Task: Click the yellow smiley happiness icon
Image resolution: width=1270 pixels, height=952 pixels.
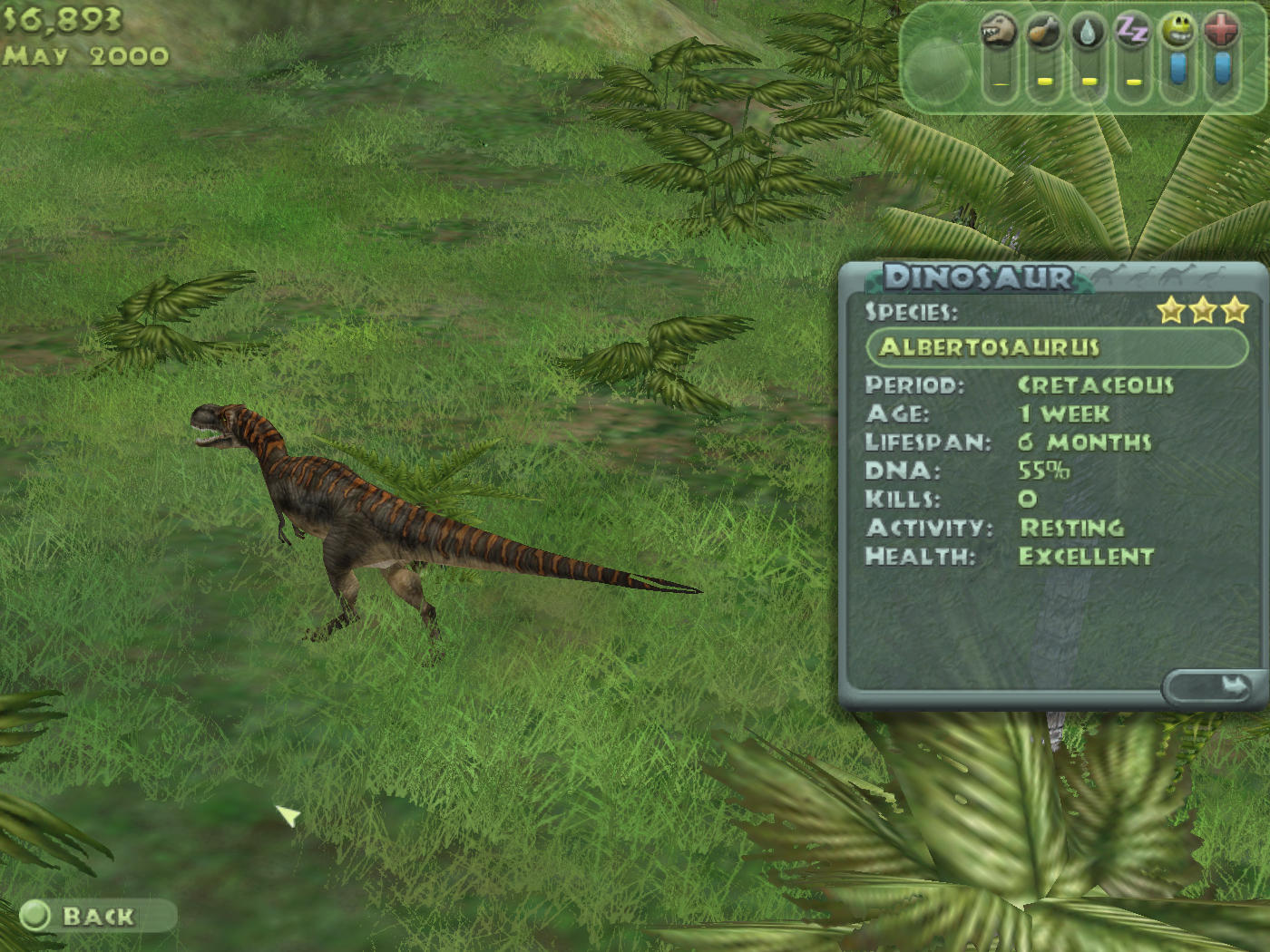Action: 1177,32
